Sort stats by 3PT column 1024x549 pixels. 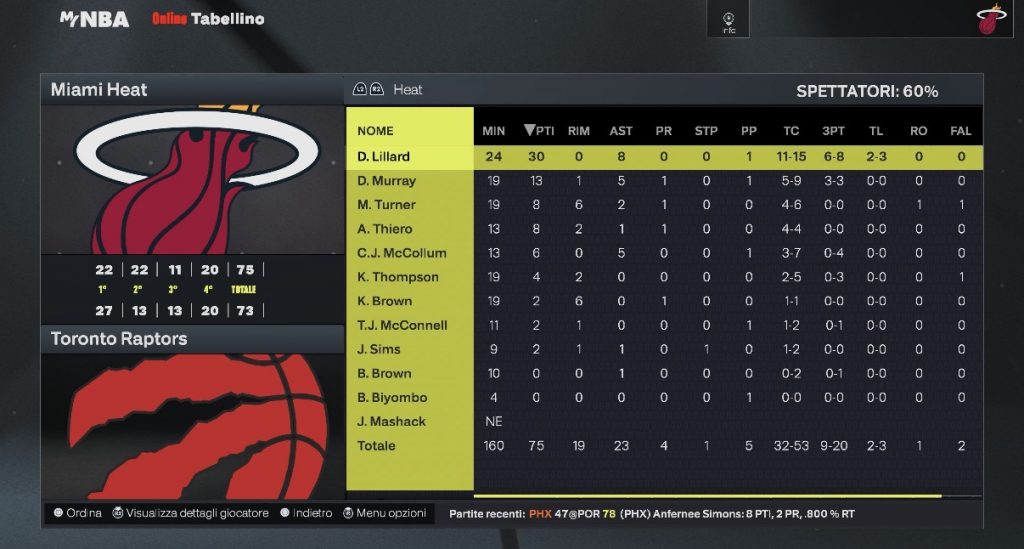click(x=834, y=130)
